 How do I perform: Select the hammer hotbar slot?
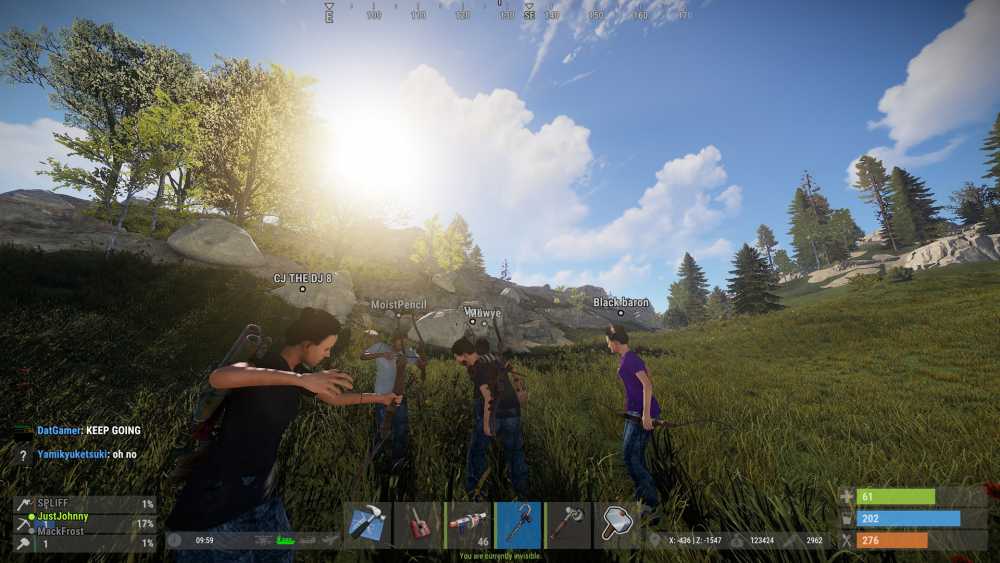click(x=617, y=525)
